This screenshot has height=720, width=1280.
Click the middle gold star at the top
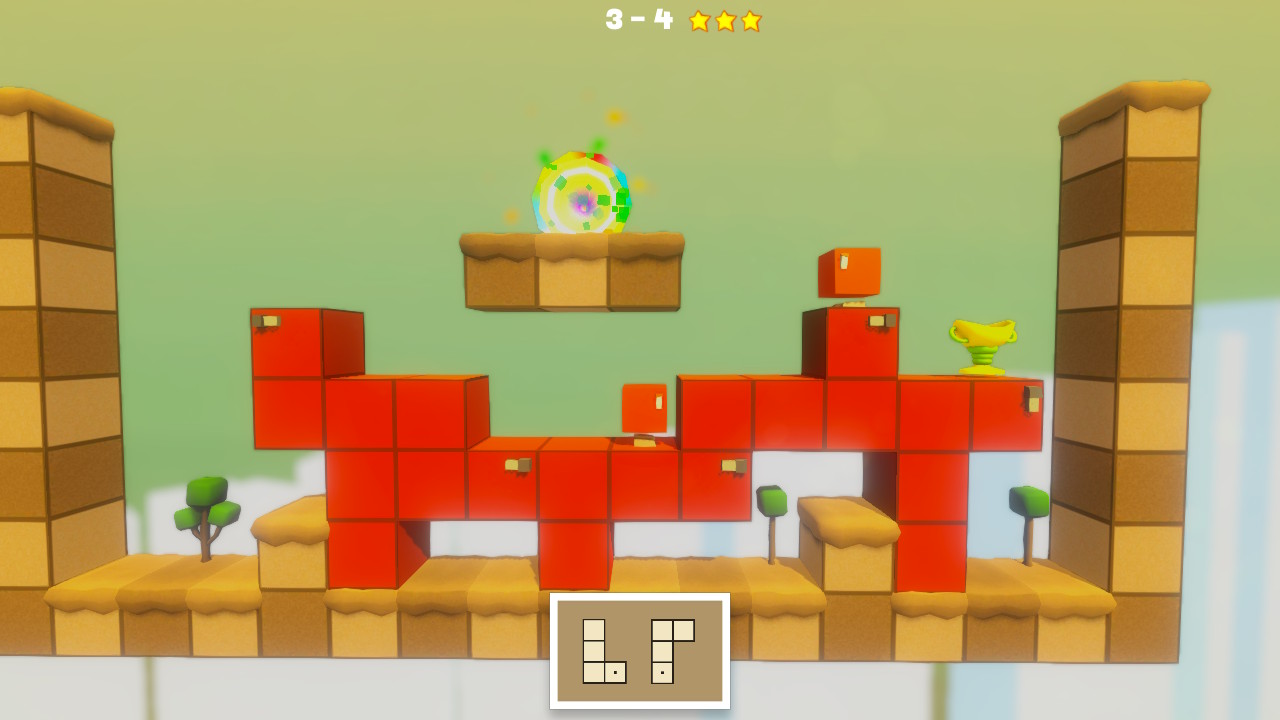723,20
